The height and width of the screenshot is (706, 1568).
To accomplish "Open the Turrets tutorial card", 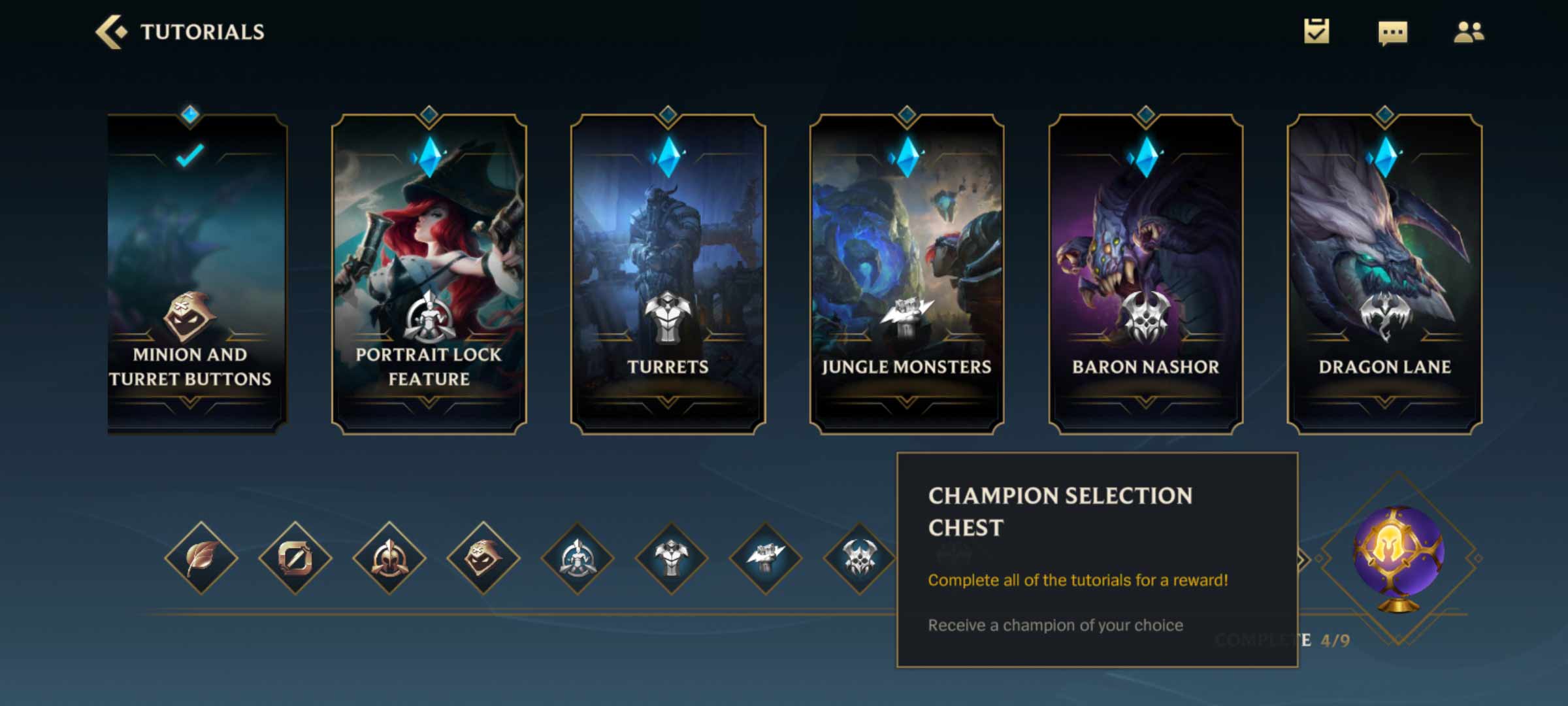I will click(668, 275).
